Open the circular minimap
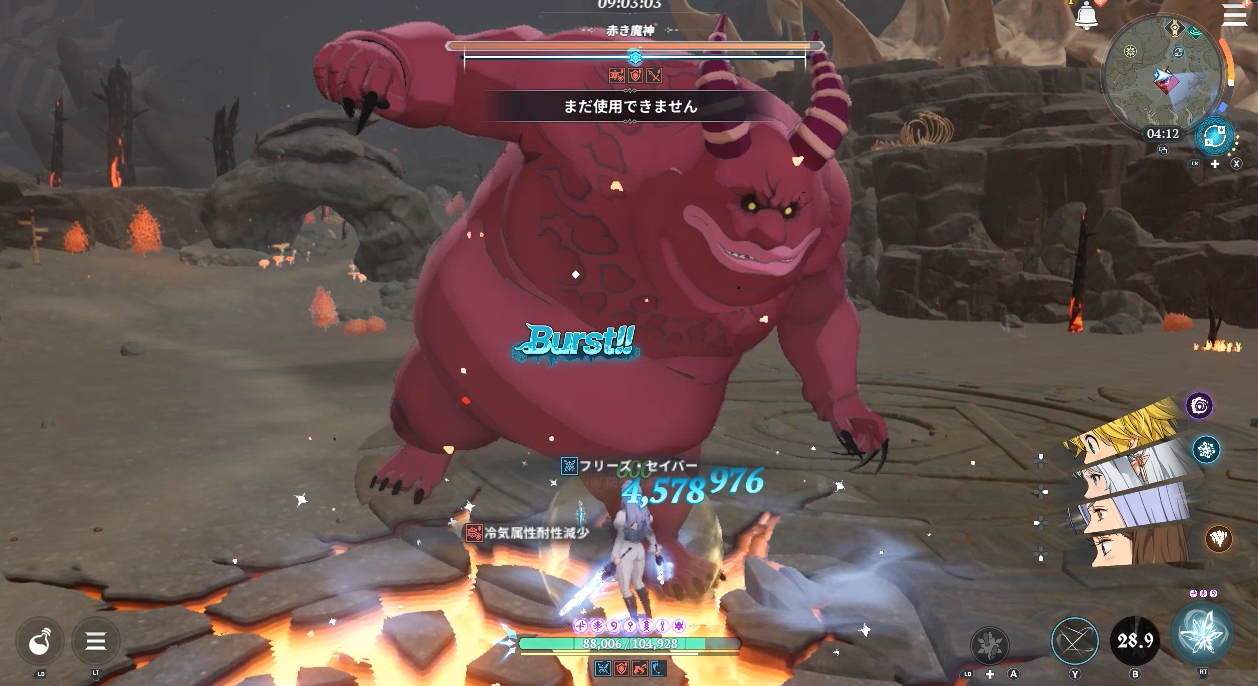This screenshot has height=686, width=1258. (1163, 73)
